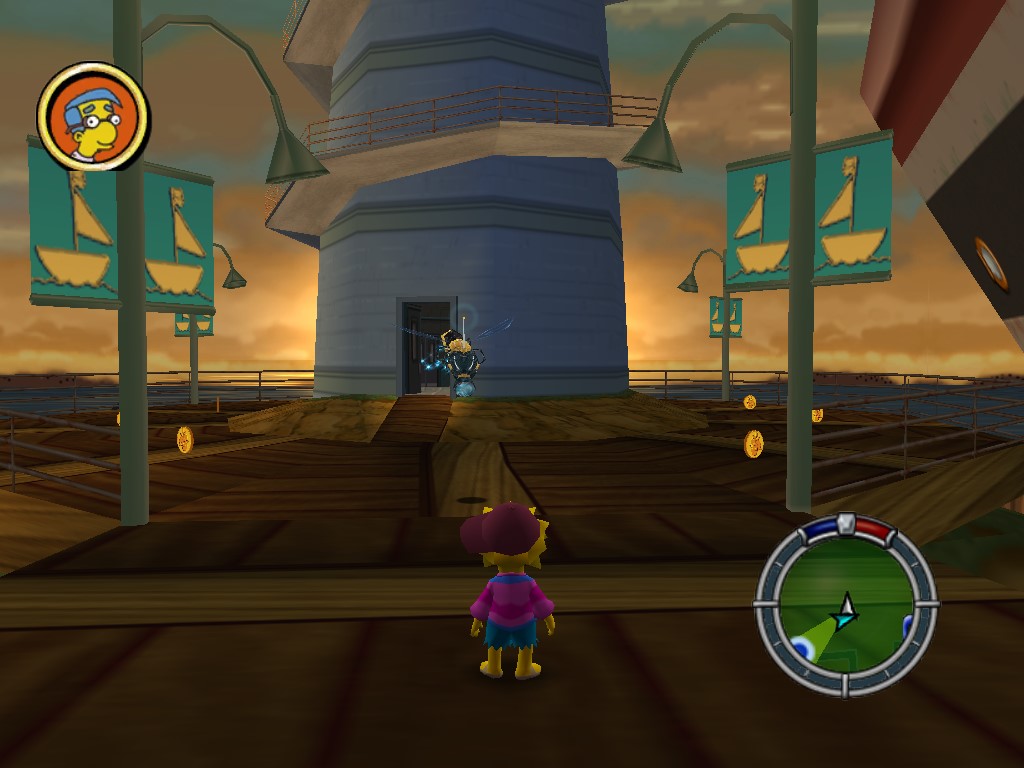Click the Milhouse character portrait icon
1024x768 pixels.
pyautogui.click(x=93, y=116)
